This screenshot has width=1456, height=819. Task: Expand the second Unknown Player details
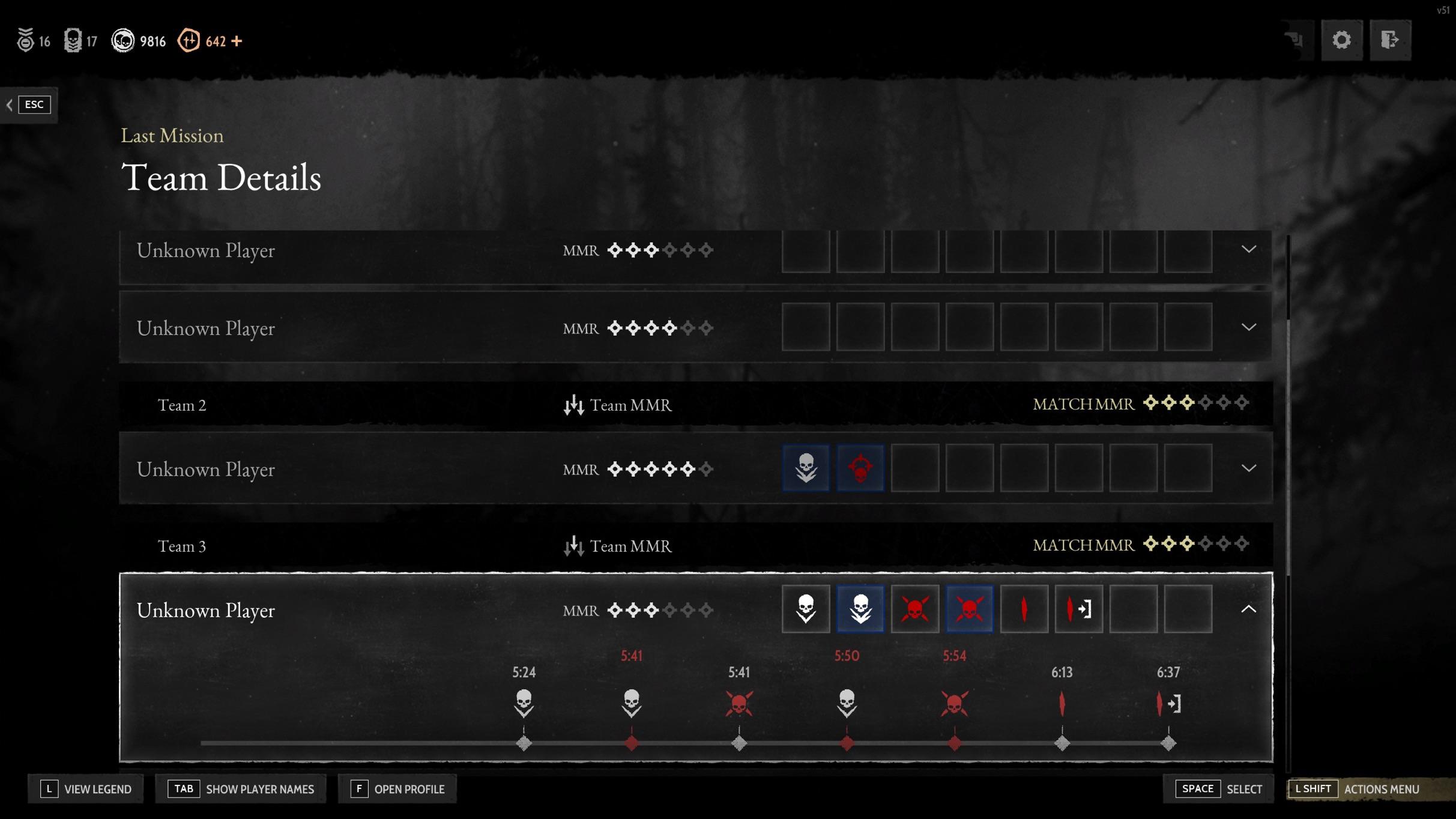click(x=1249, y=327)
